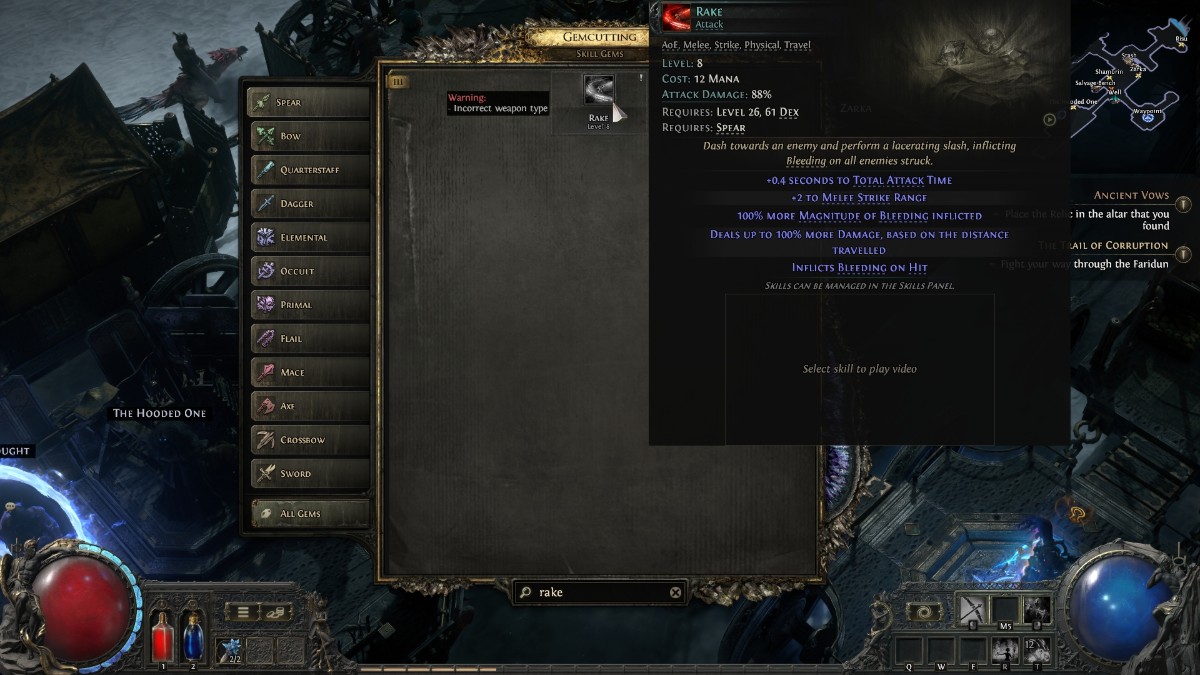Screen dimensions: 1200x675
Task: Select the Primal gem category
Action: pyautogui.click(x=308, y=305)
